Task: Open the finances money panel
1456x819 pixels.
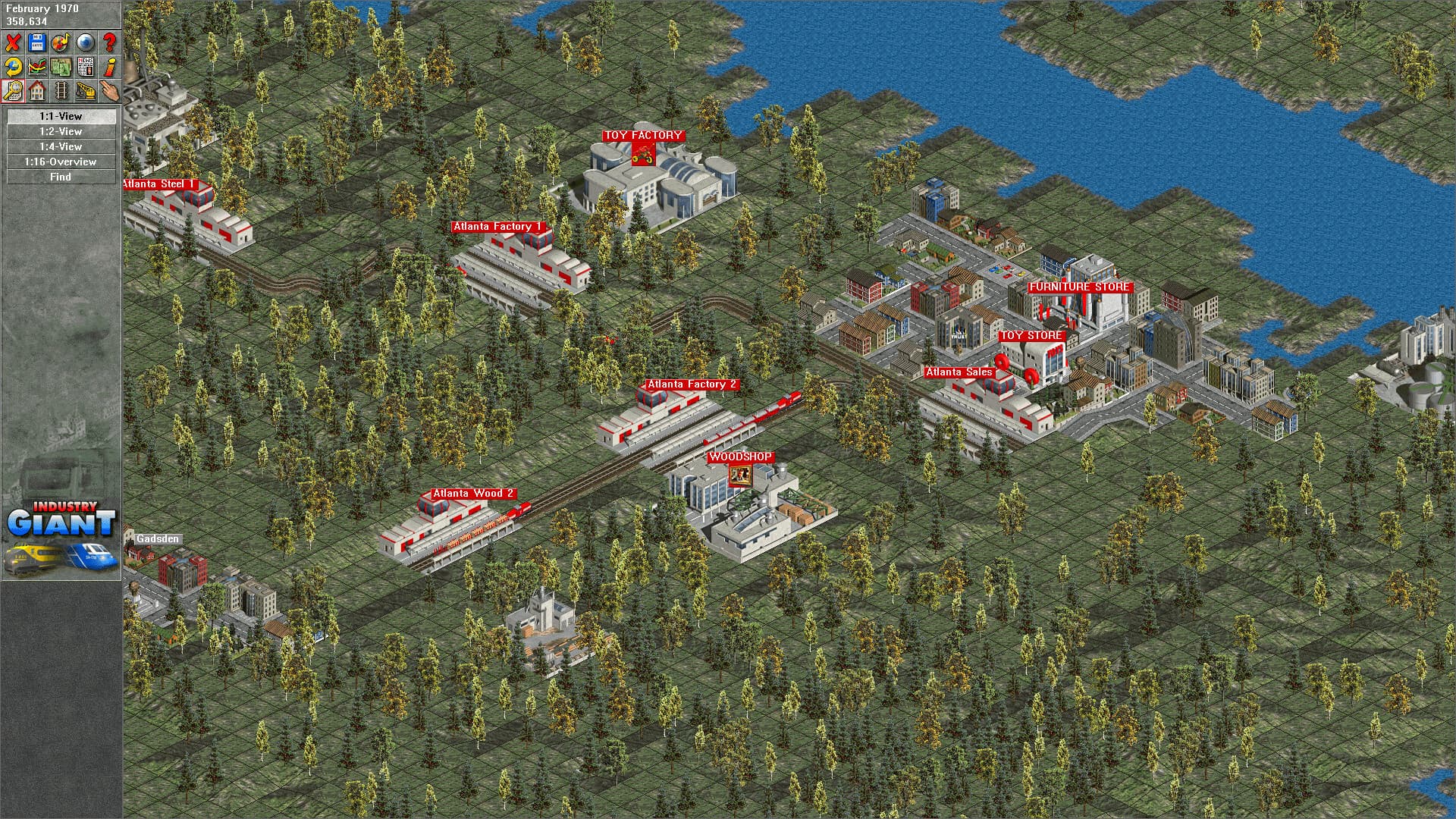Action: tap(61, 67)
